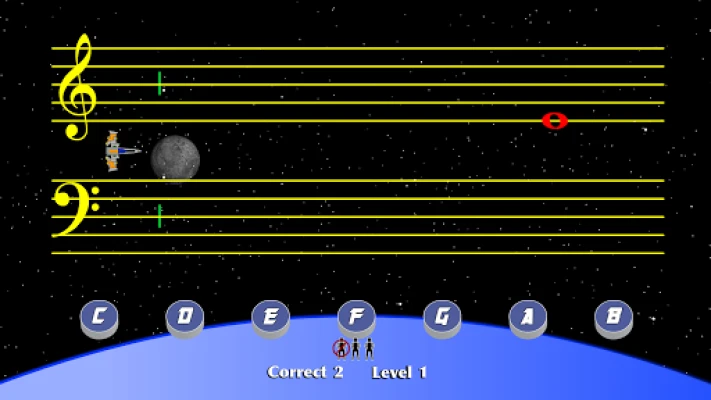This screenshot has width=711, height=400.
Task: Click the F note button
Action: pos(356,317)
